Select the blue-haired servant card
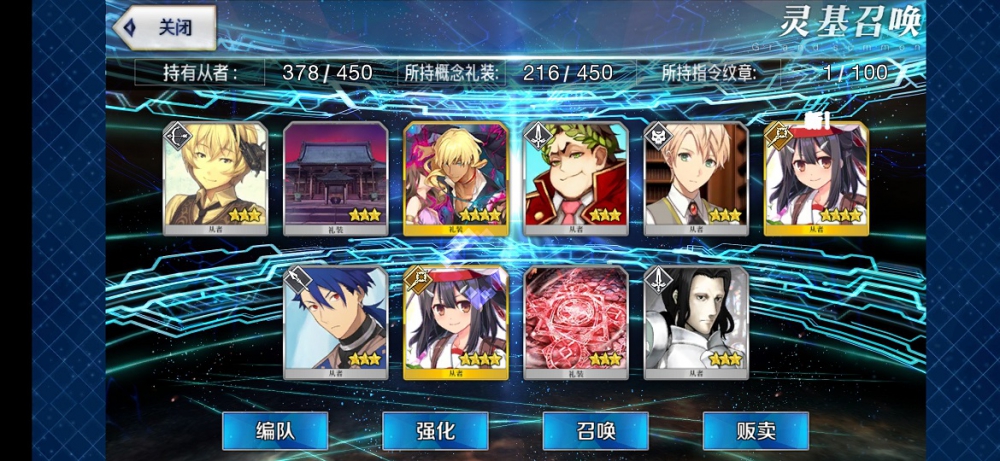Screen dimensions: 1000x461 coord(335,321)
